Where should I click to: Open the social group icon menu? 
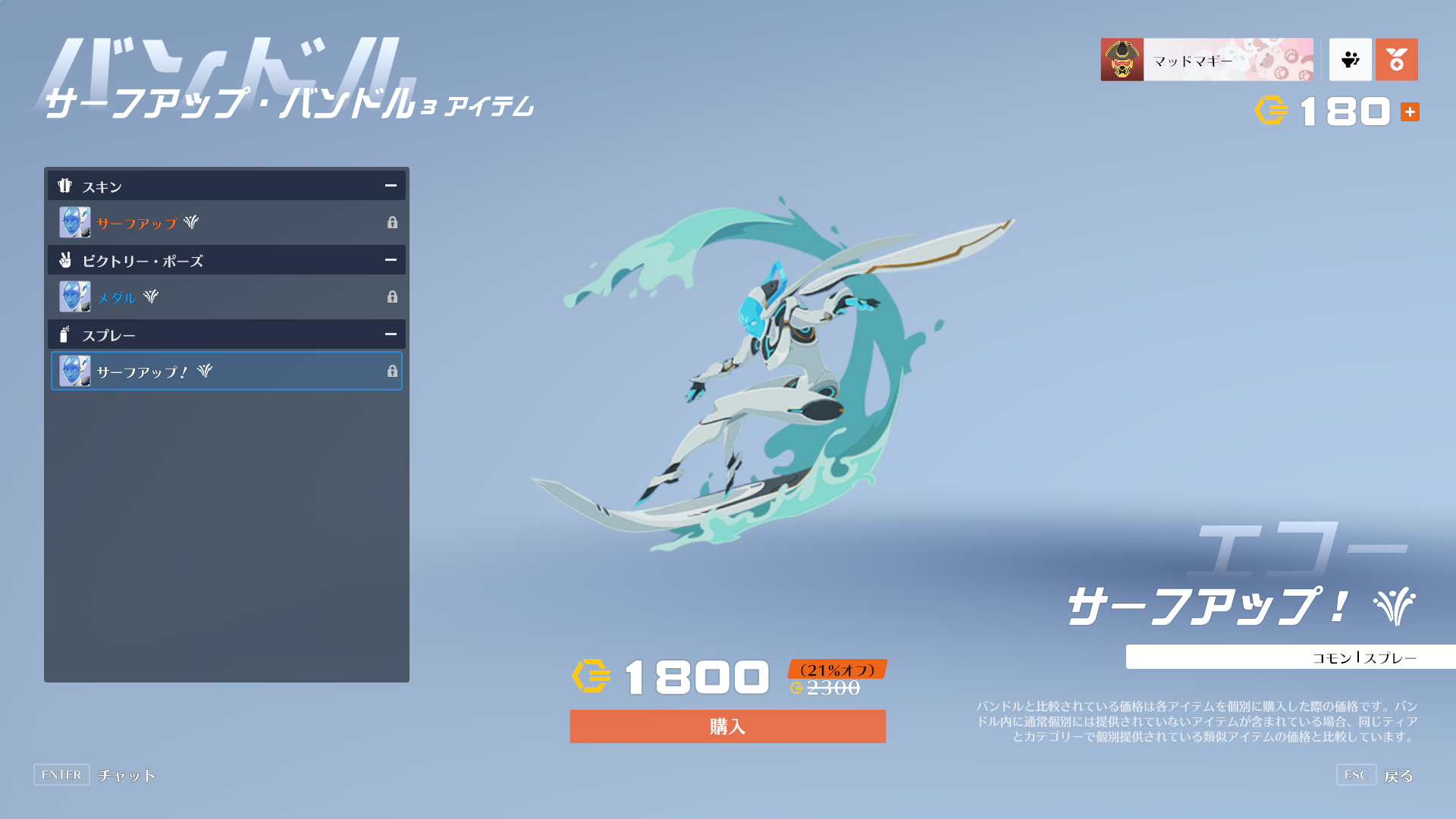(1350, 60)
